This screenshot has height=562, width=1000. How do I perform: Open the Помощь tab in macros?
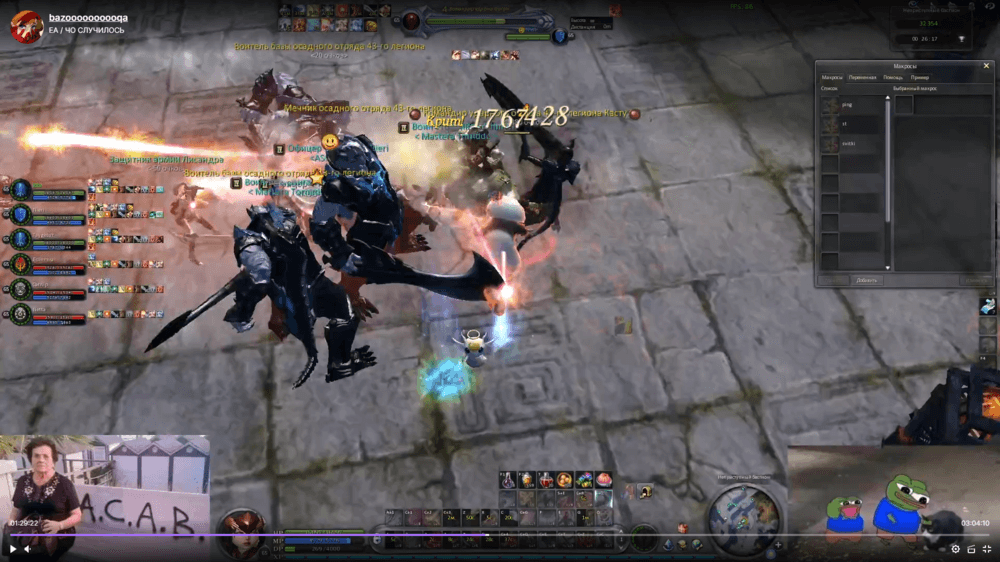click(893, 77)
